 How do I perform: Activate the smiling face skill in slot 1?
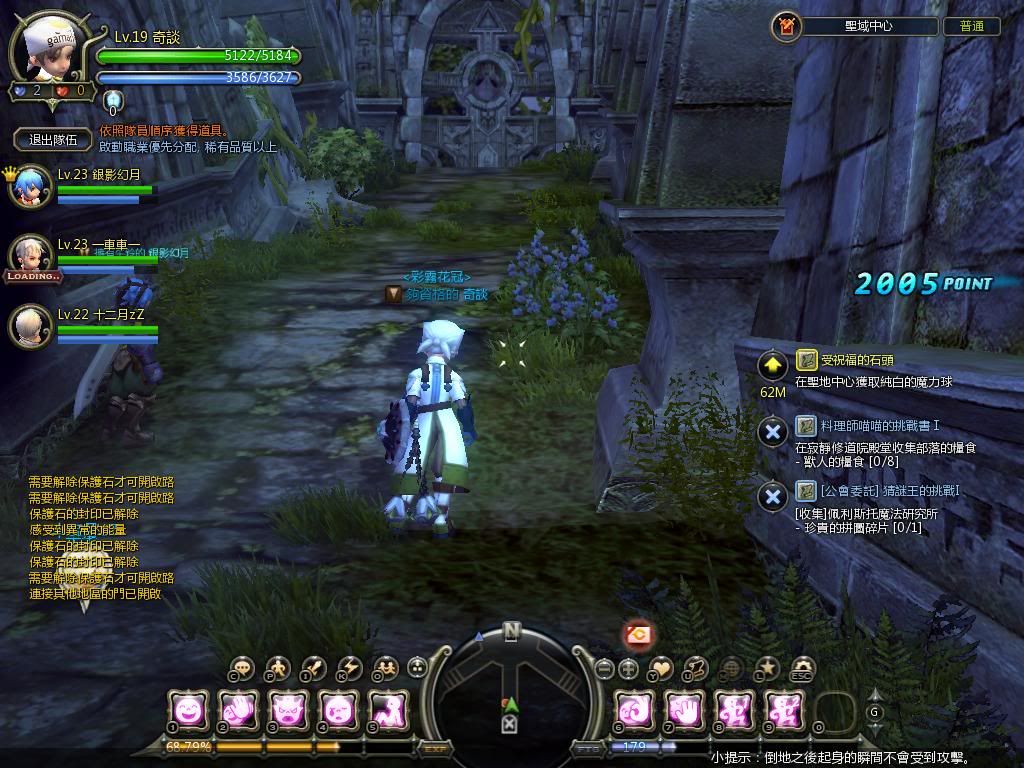(189, 710)
